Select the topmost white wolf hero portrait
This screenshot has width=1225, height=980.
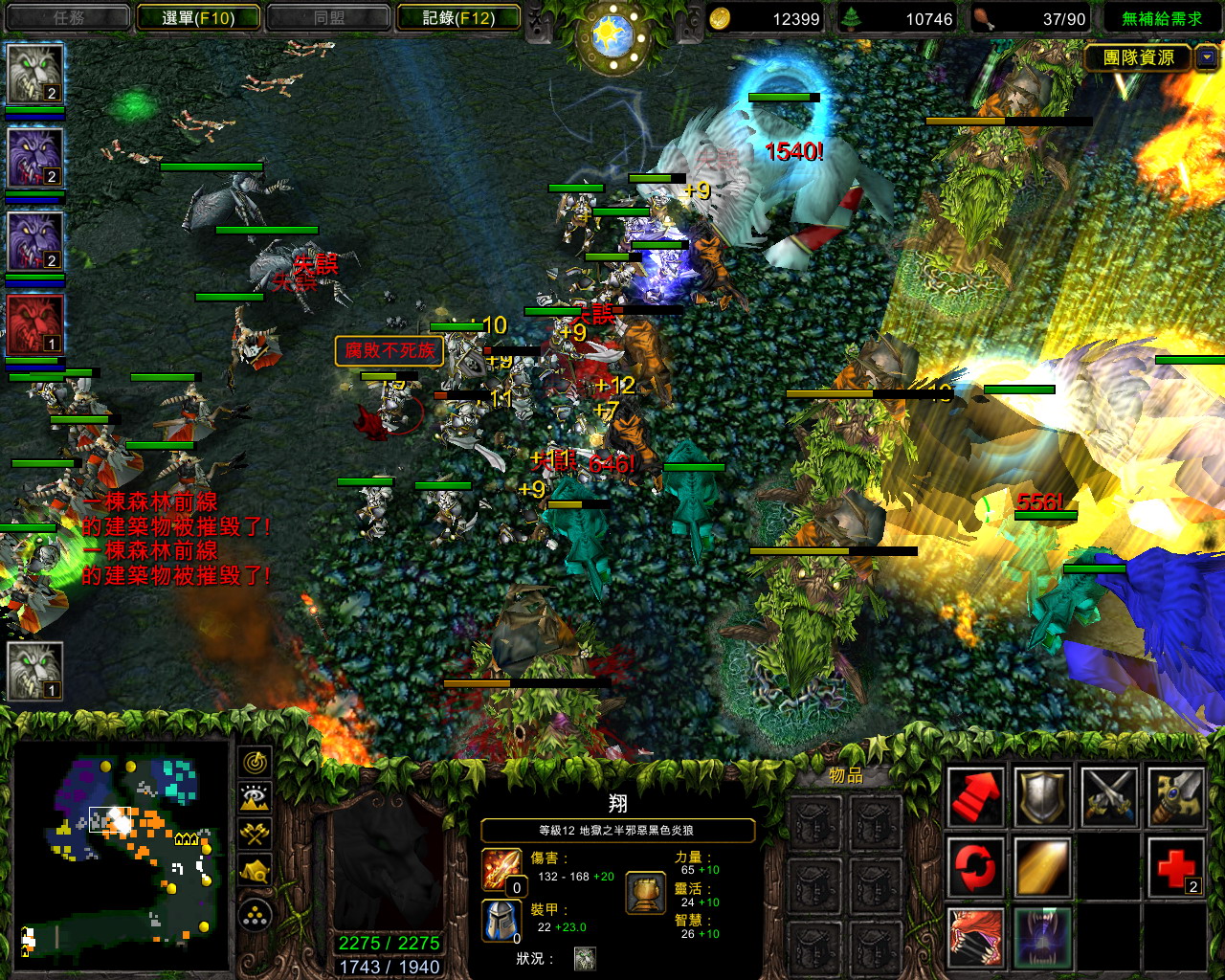35,74
